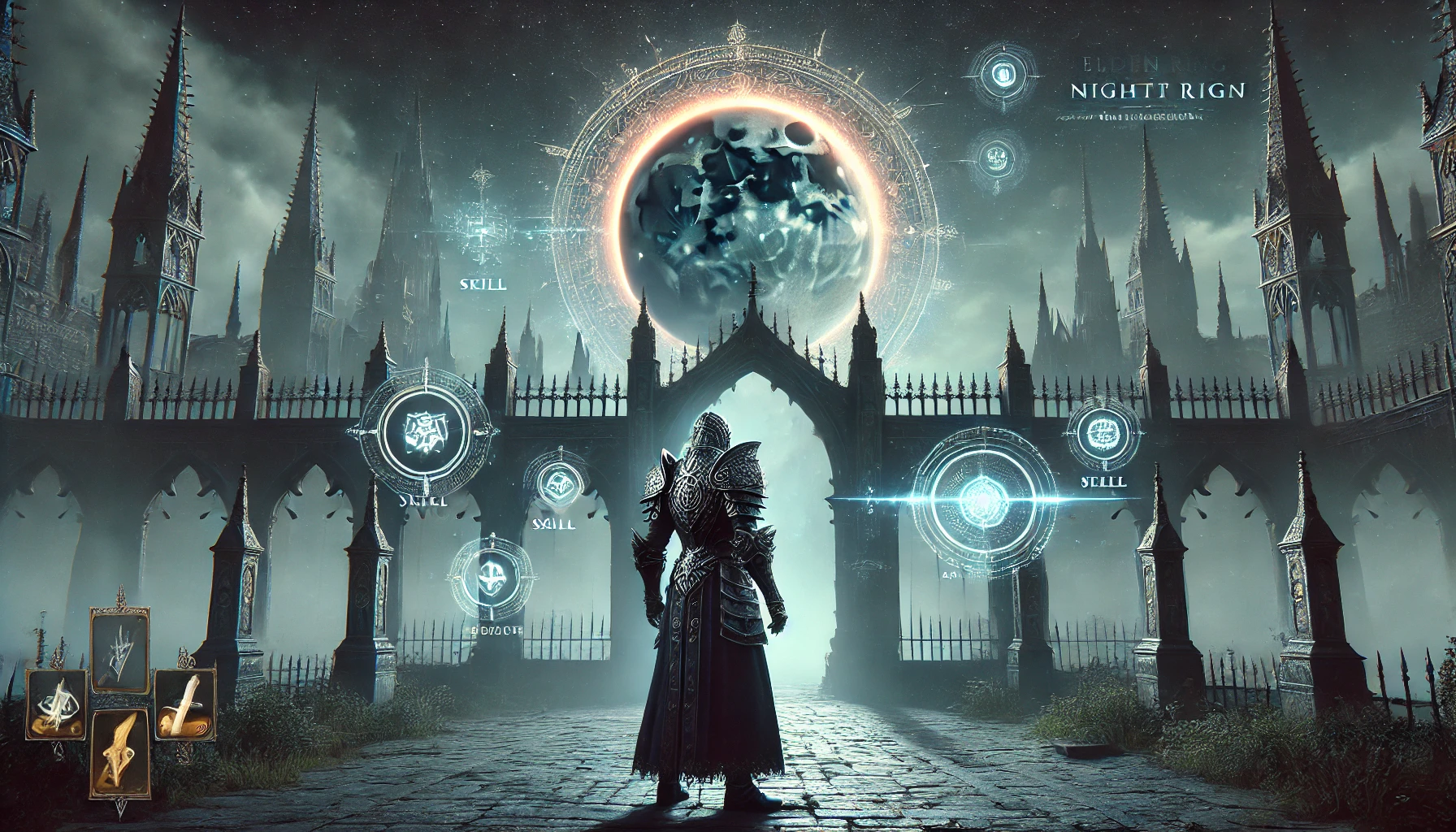Activate the small skill emblem beside the knight's helmet
1456x832 pixels.
click(556, 486)
